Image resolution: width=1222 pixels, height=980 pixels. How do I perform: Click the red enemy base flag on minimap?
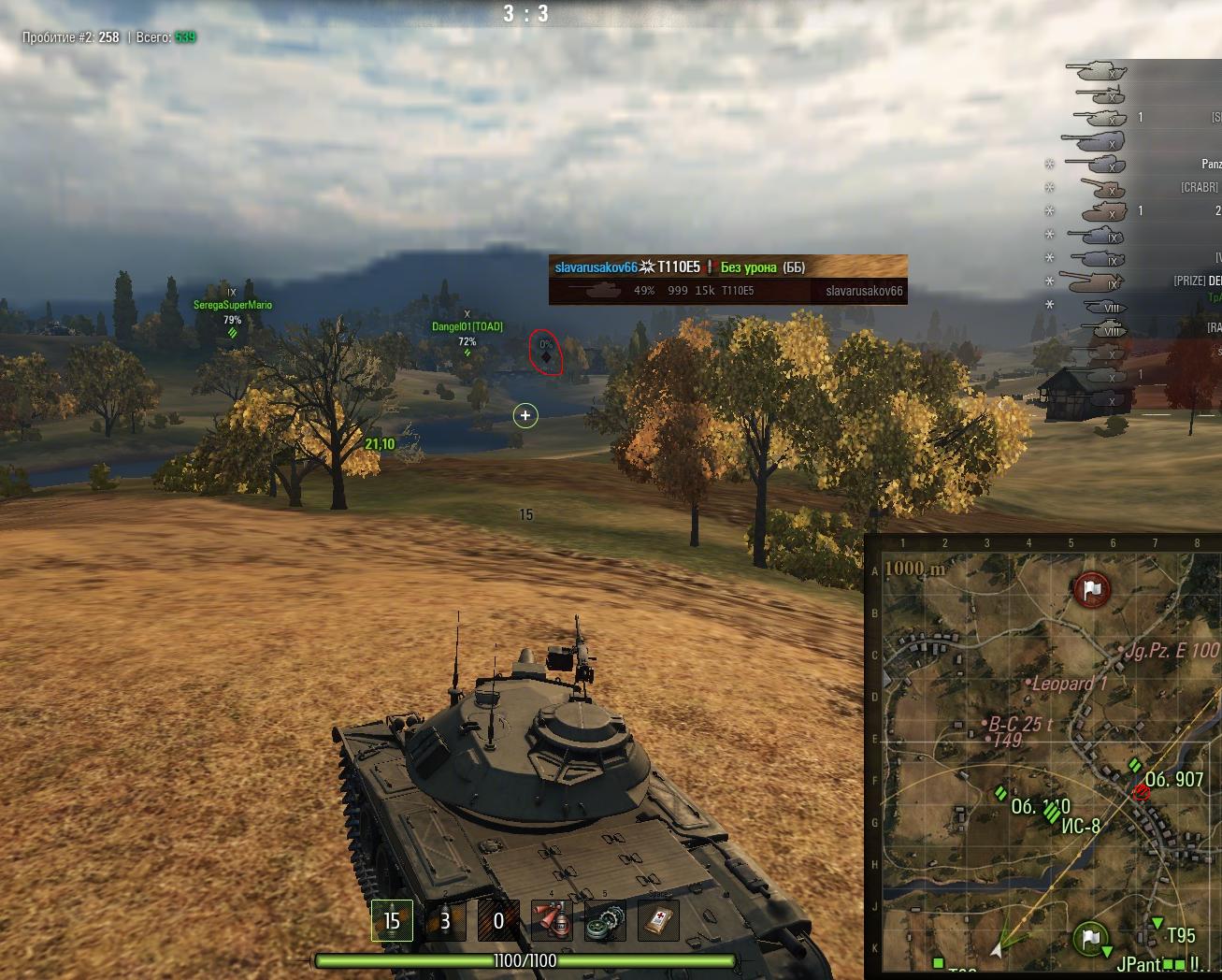point(1091,589)
